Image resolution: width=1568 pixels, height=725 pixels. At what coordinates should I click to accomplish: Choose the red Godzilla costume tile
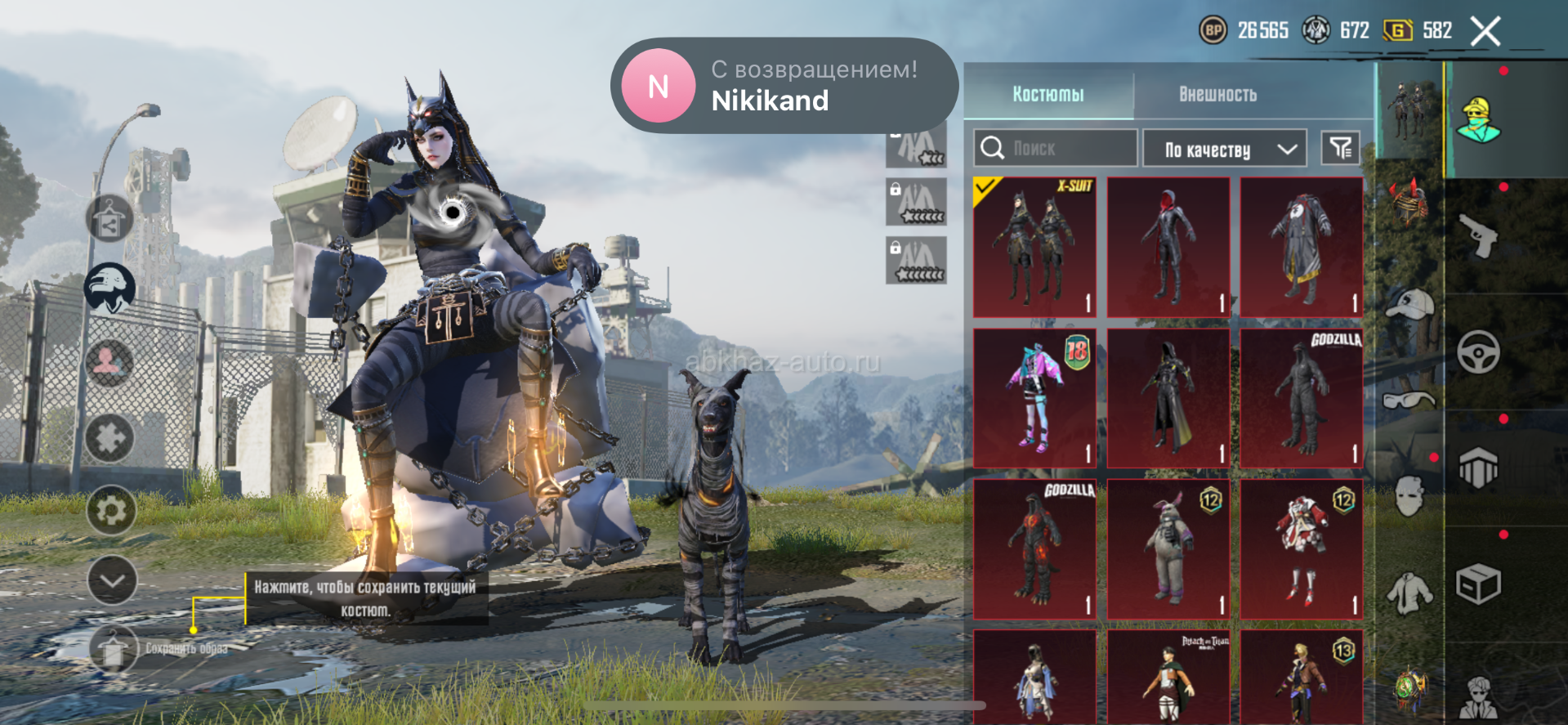[1034, 548]
